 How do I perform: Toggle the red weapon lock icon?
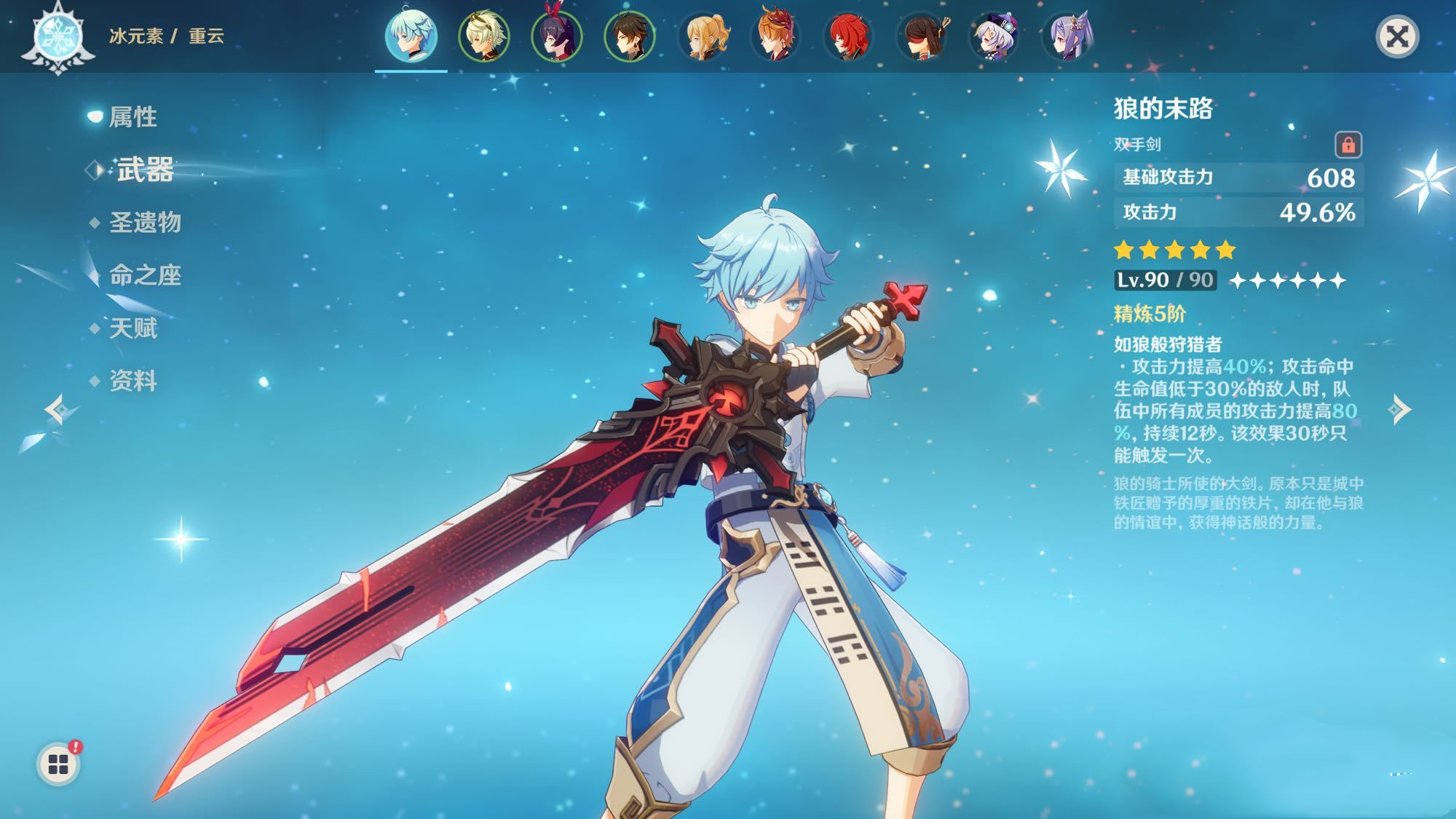point(1348,145)
